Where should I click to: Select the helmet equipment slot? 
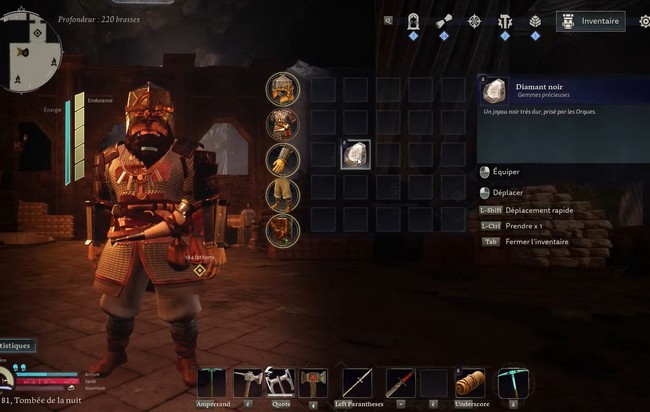pos(283,89)
